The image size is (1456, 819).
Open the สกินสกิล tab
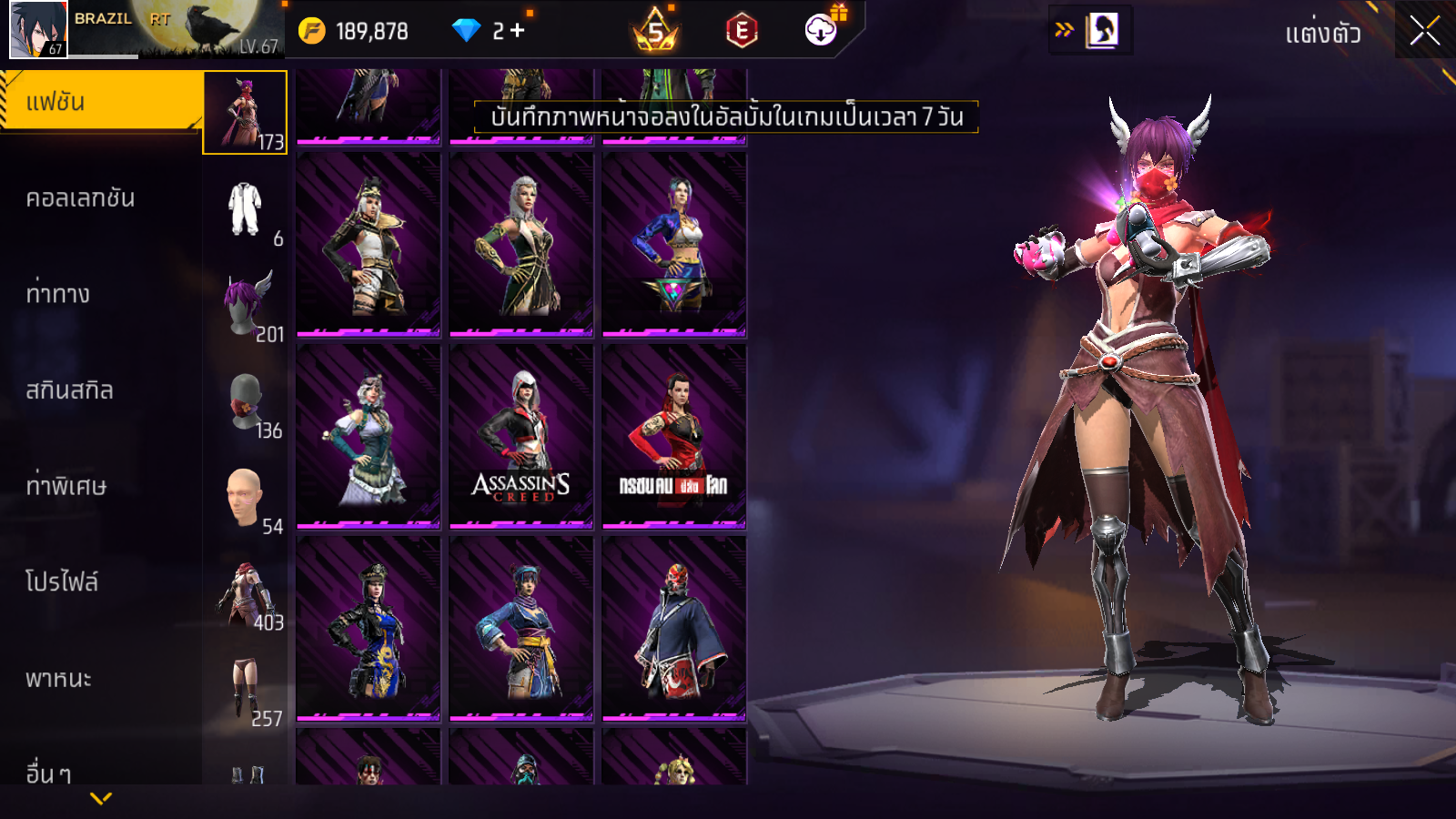69,390
